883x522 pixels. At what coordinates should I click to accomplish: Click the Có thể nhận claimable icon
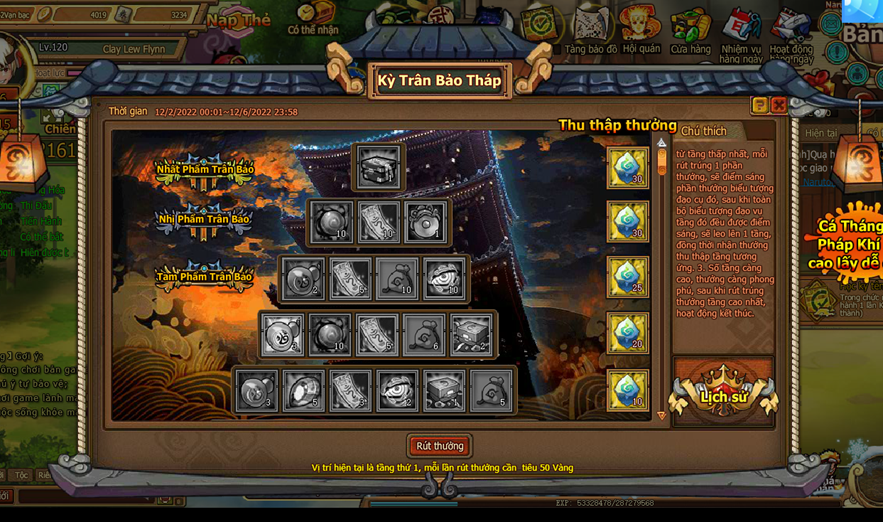[x=313, y=18]
